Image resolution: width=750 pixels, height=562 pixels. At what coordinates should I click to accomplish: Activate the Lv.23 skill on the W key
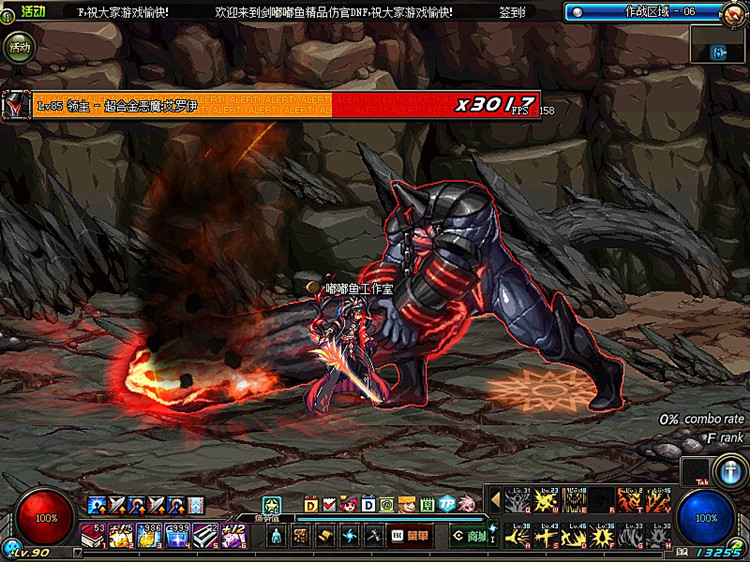[x=547, y=499]
